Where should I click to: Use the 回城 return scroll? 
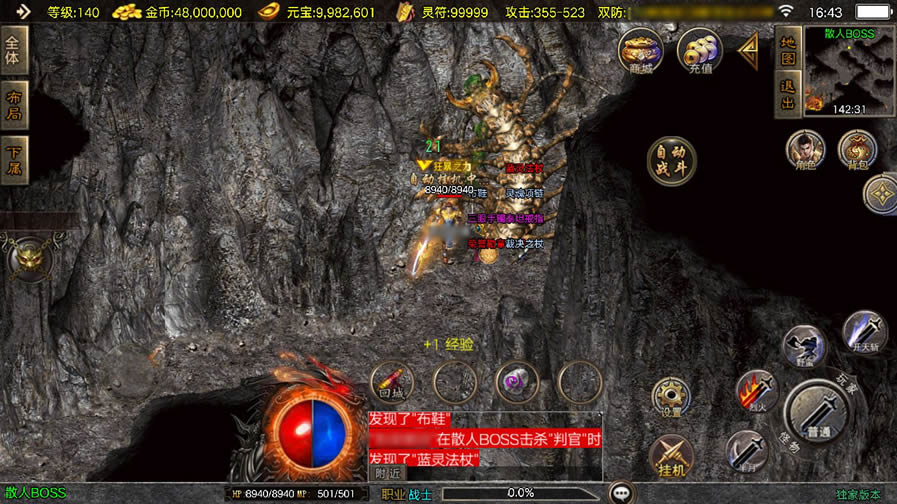(392, 381)
